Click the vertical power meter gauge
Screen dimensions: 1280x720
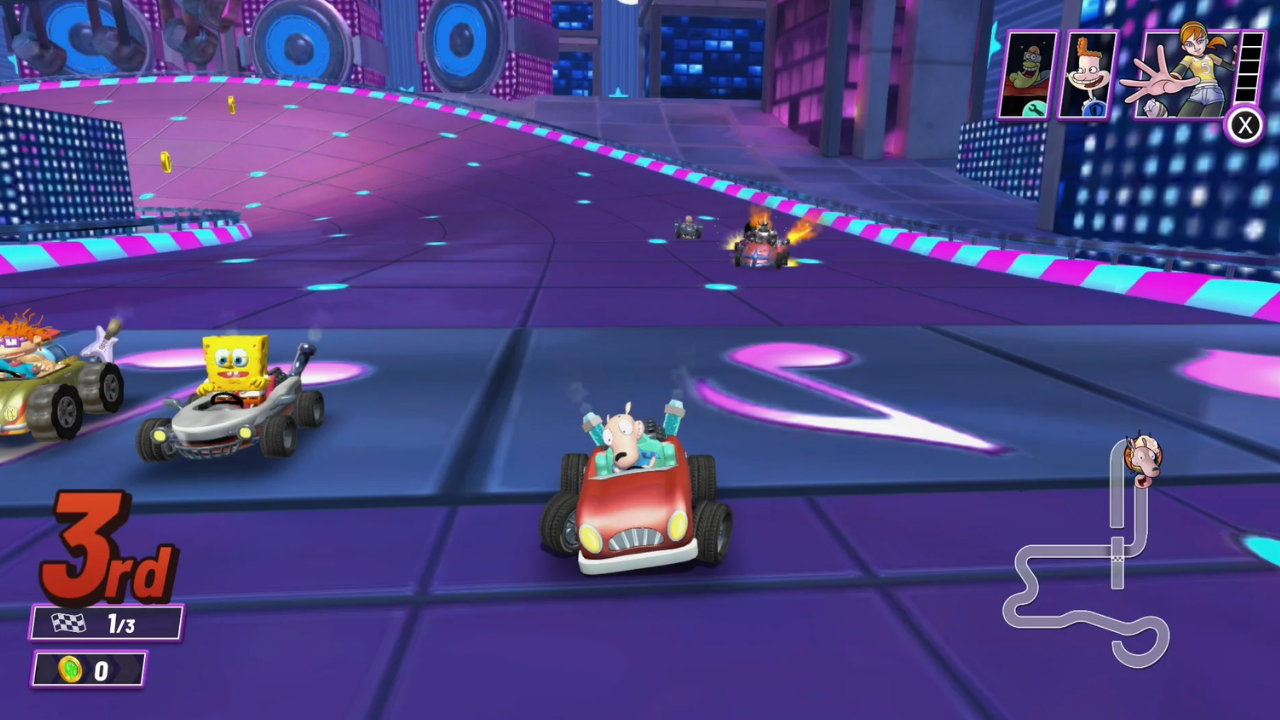(1250, 70)
